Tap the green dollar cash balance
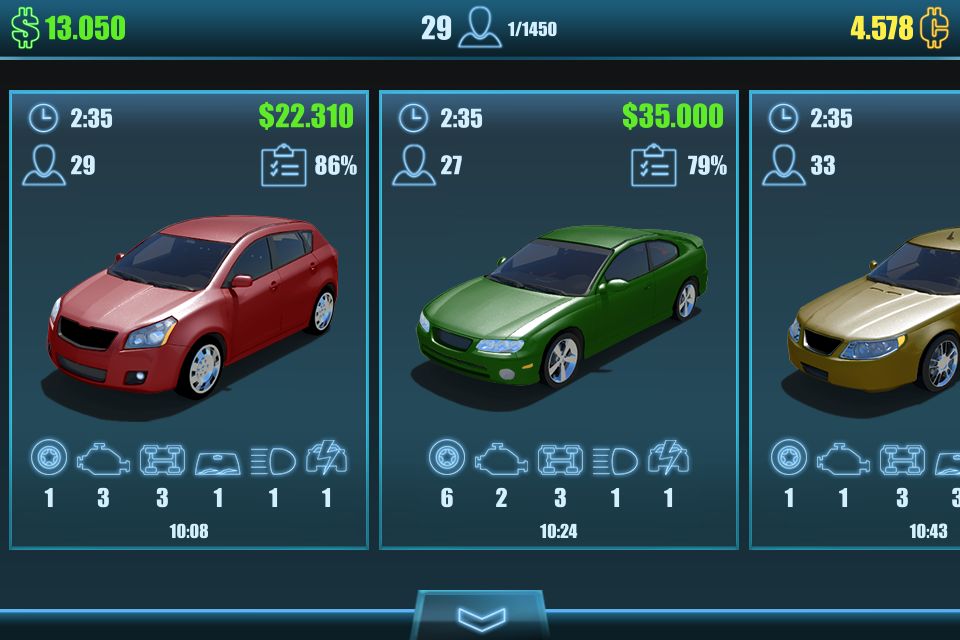The width and height of the screenshot is (960, 640). 68,28
